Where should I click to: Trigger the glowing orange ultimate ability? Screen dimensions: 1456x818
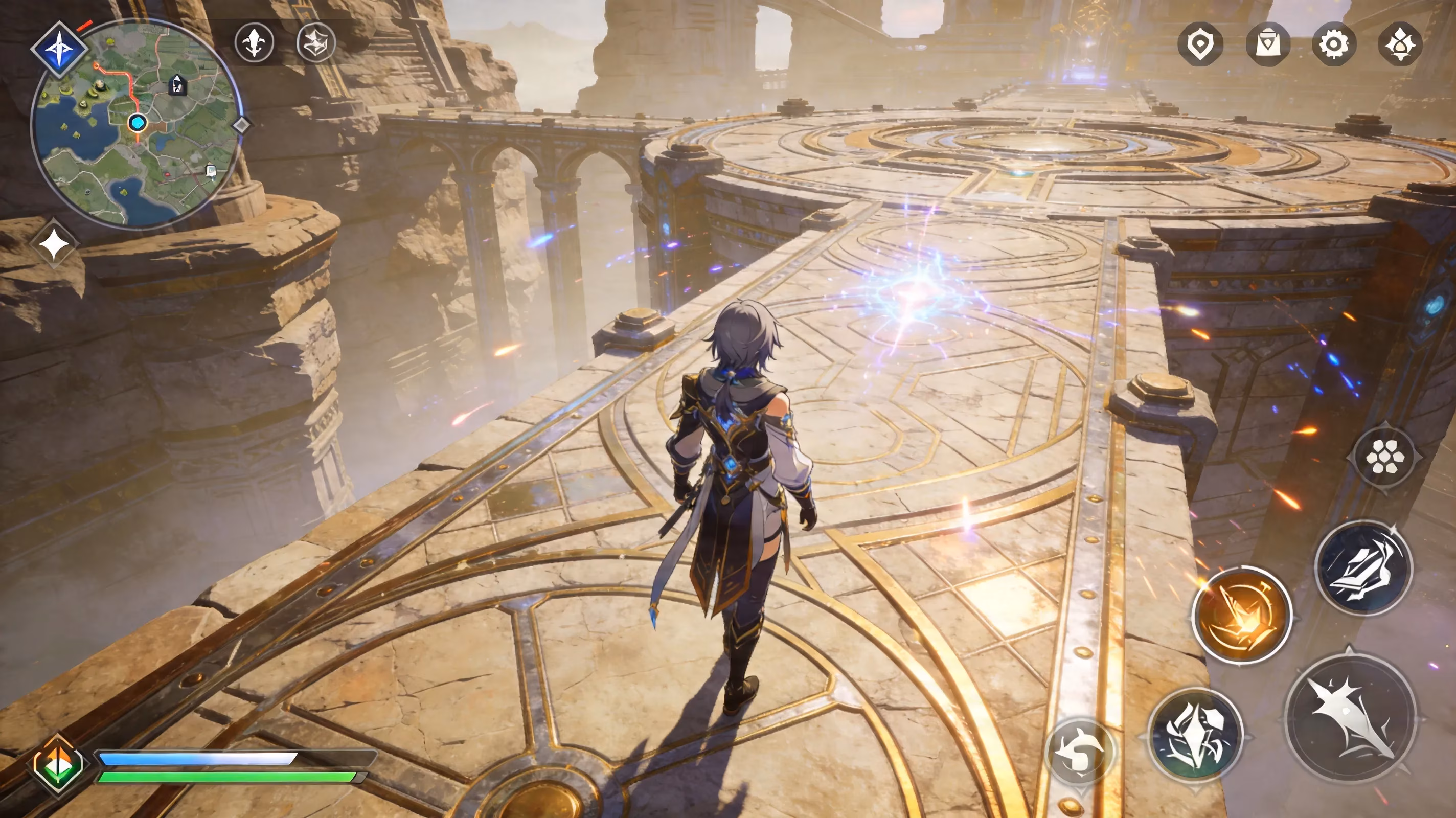point(1241,615)
